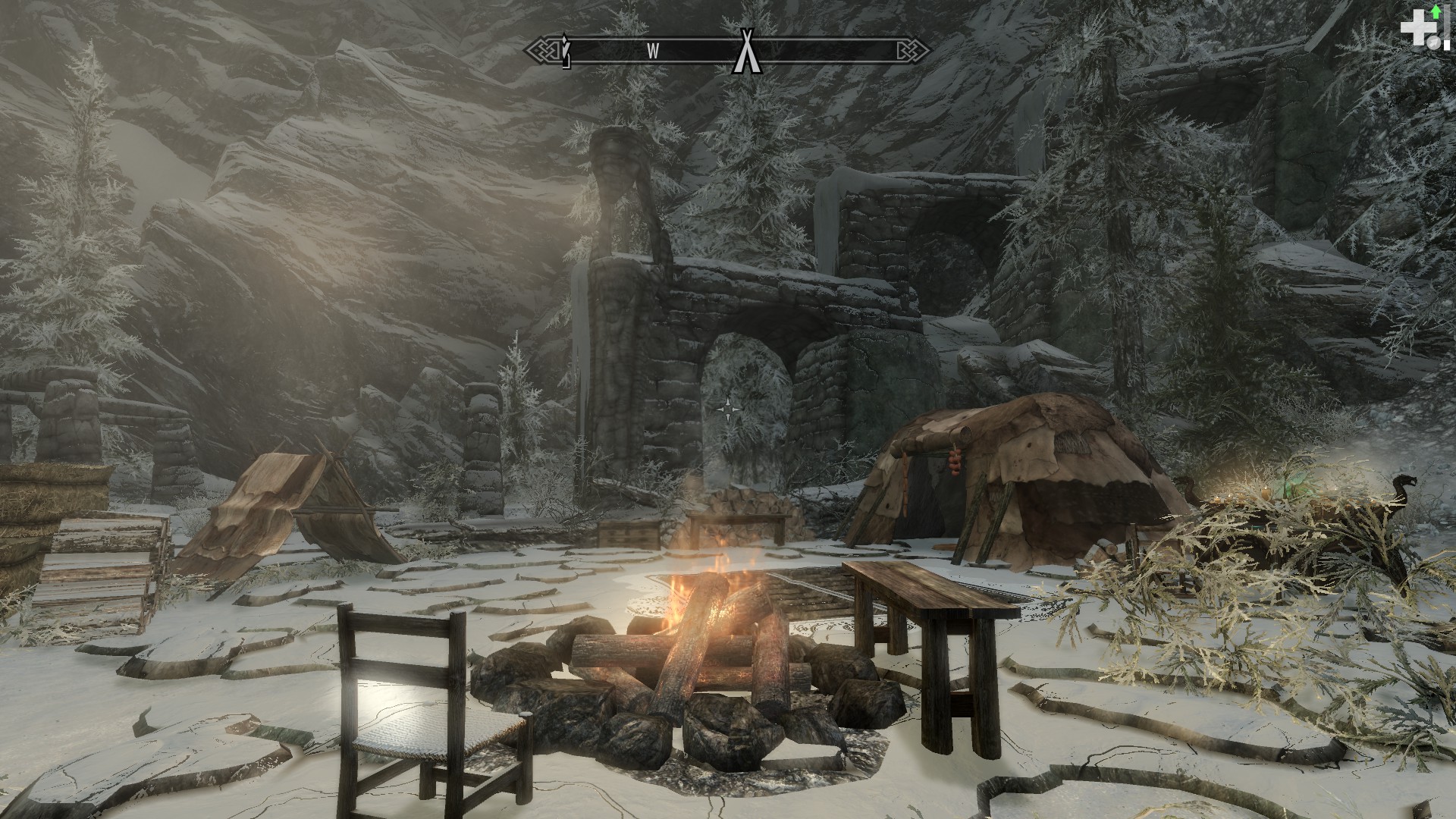
Task: Select the marker at the compass's left edge
Action: pyautogui.click(x=565, y=51)
